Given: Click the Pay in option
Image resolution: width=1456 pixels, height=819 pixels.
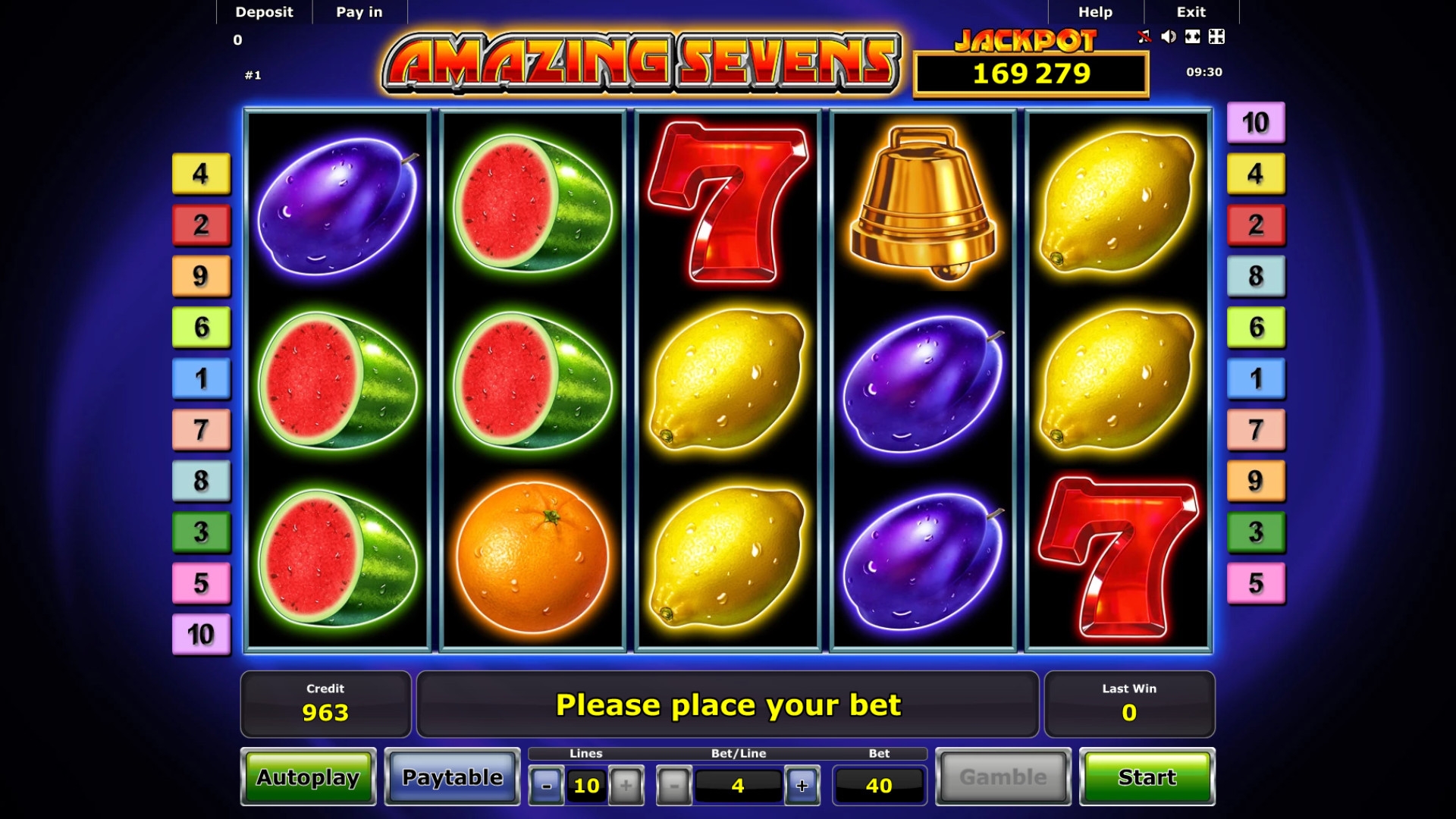Looking at the screenshot, I should 359,12.
